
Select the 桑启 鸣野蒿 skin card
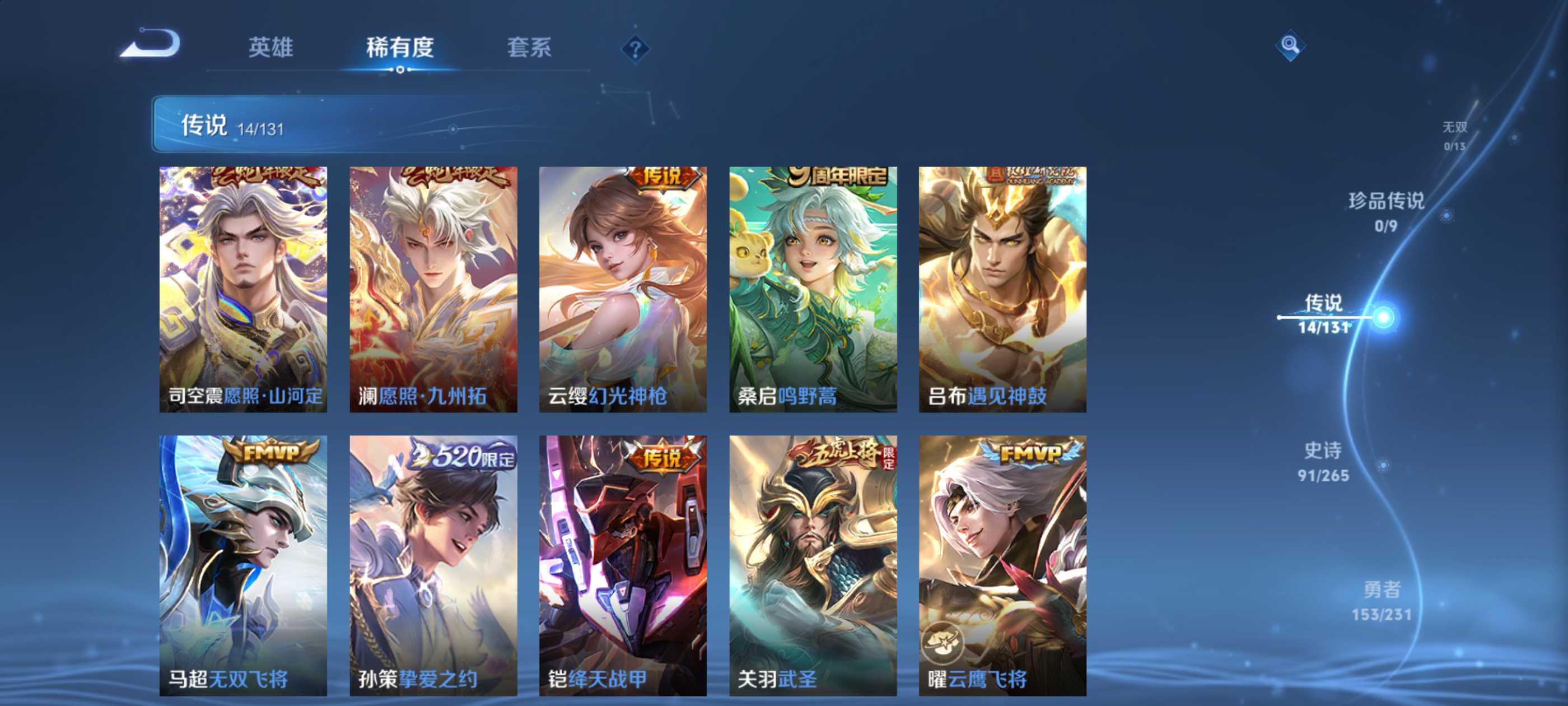[813, 289]
